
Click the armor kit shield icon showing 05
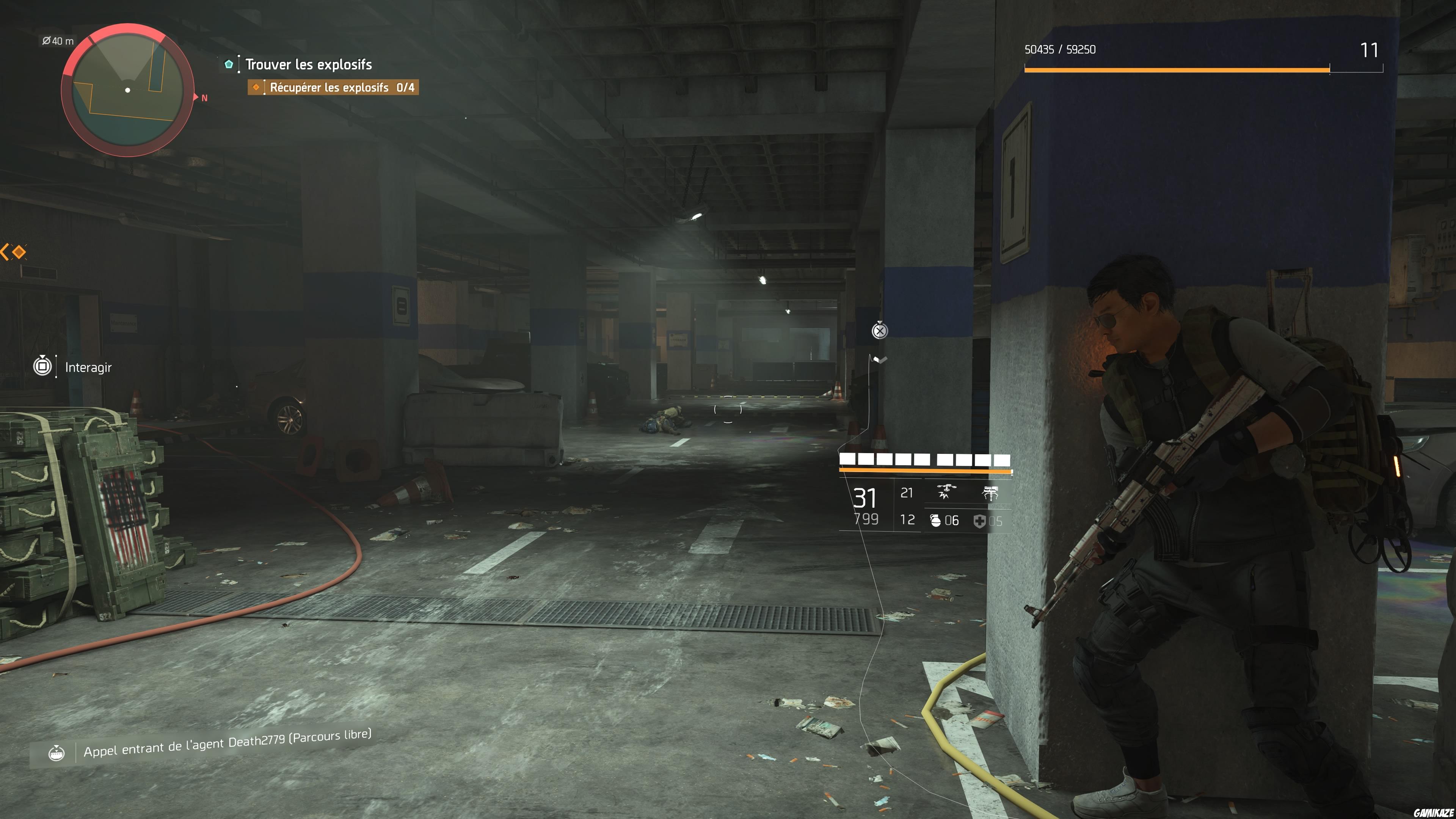coord(979,521)
